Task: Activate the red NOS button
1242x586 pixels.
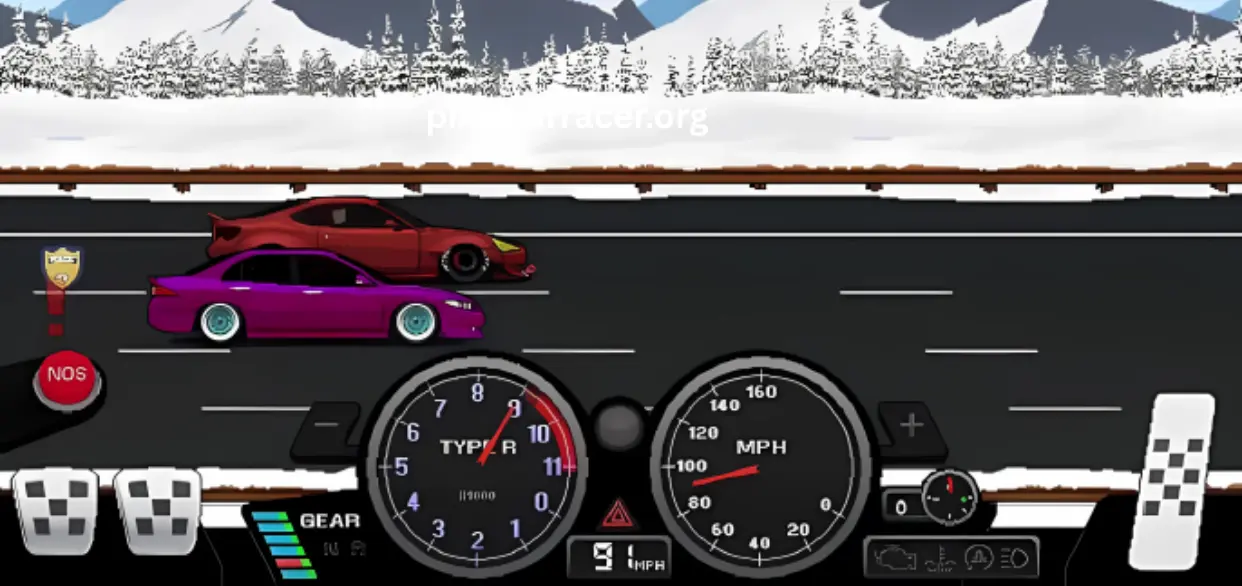Action: tap(67, 378)
